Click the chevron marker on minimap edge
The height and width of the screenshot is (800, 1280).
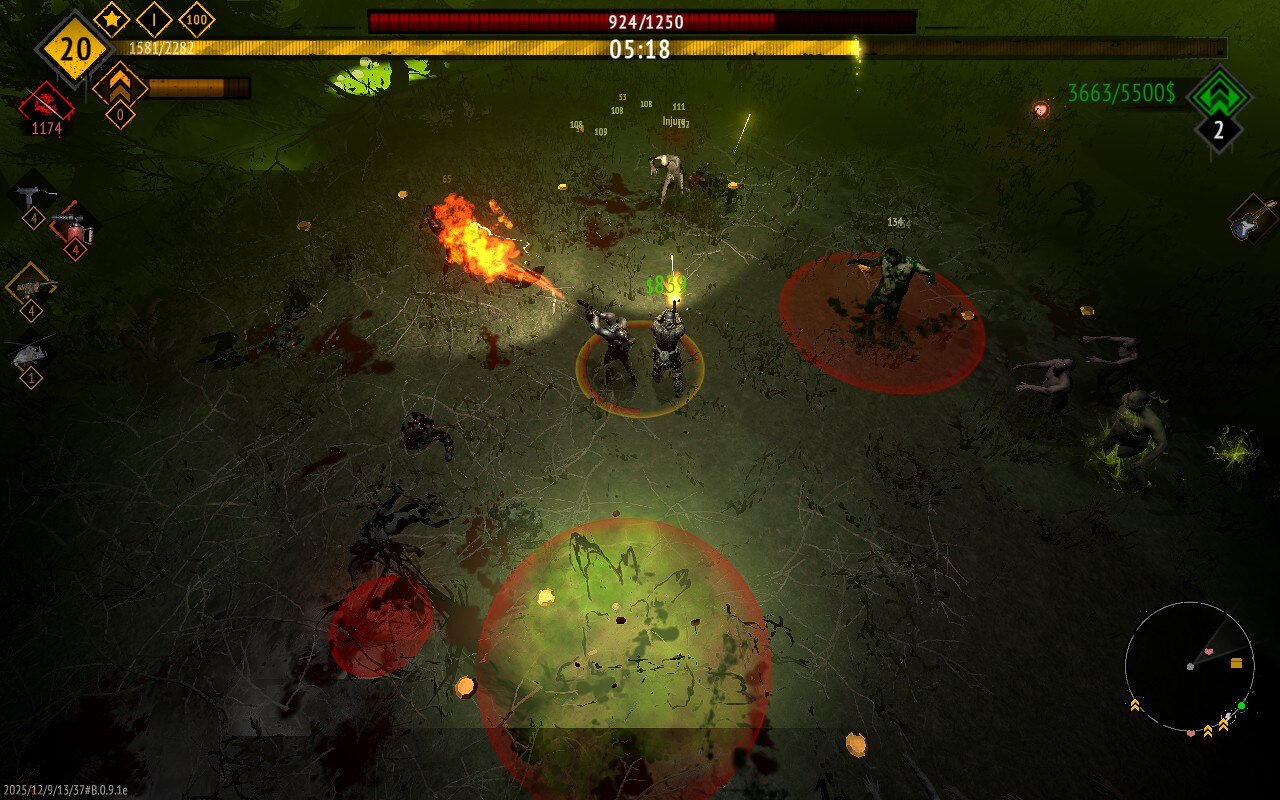point(1134,704)
